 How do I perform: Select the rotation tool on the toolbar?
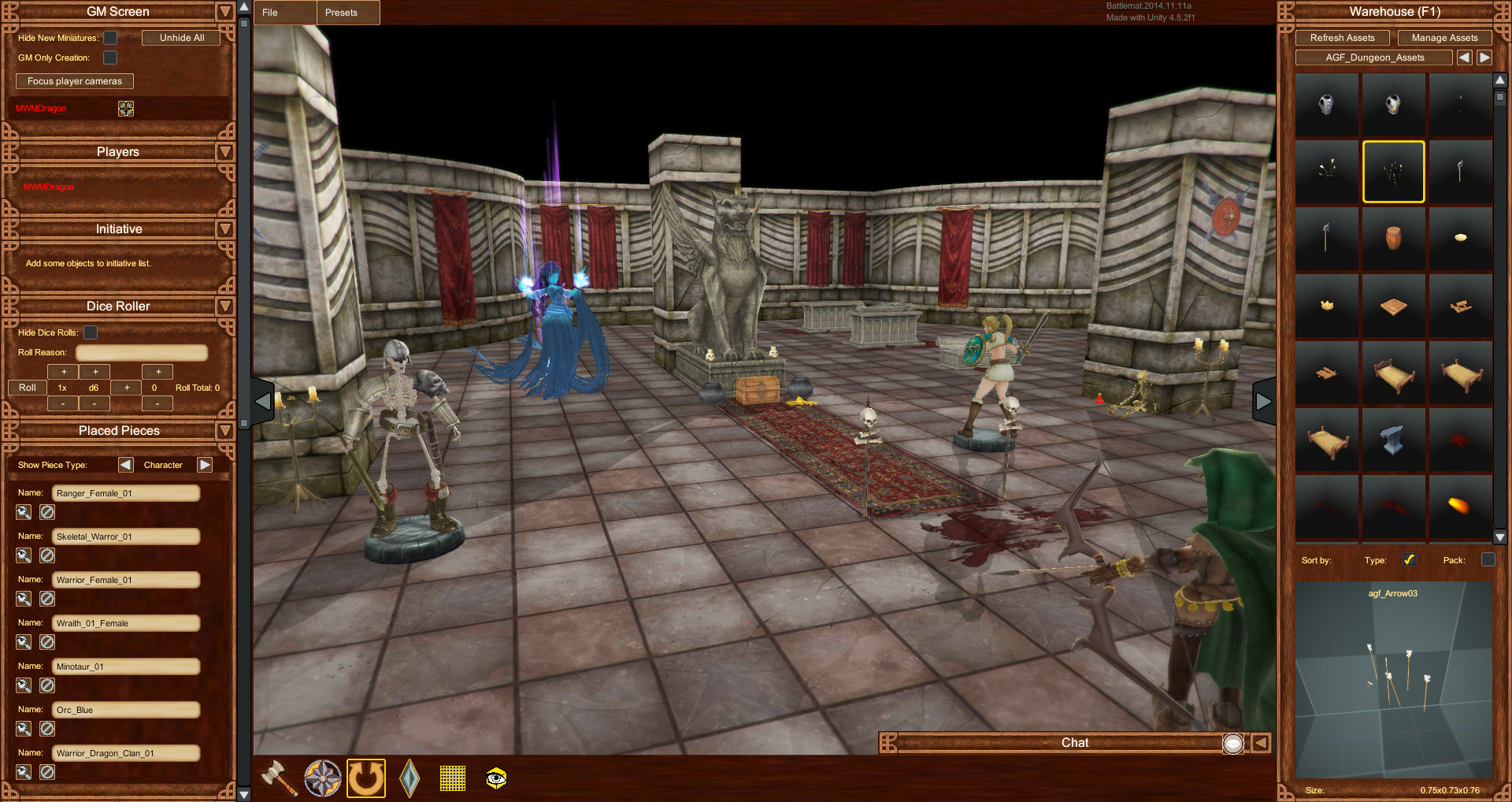tap(365, 778)
